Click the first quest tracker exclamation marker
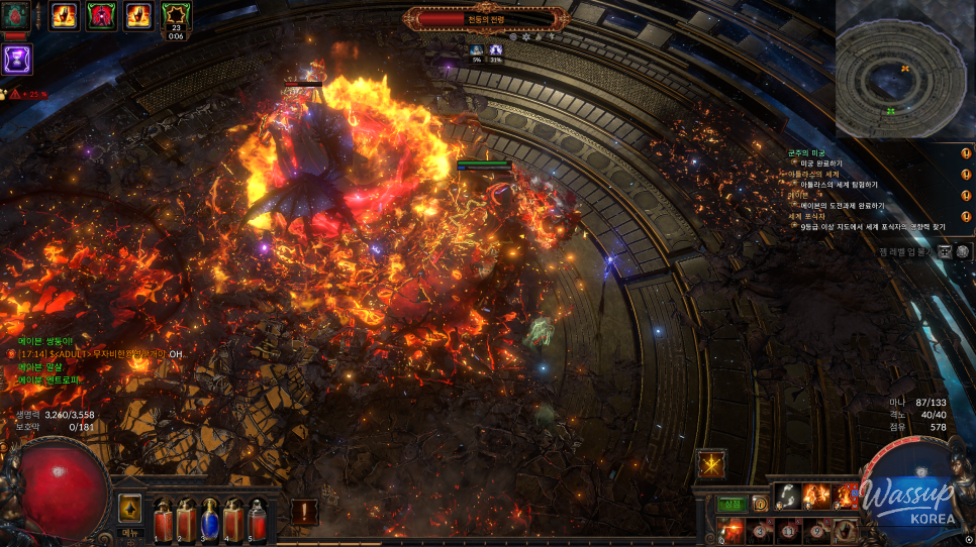Viewport: 976px width, 547px height. (x=966, y=154)
